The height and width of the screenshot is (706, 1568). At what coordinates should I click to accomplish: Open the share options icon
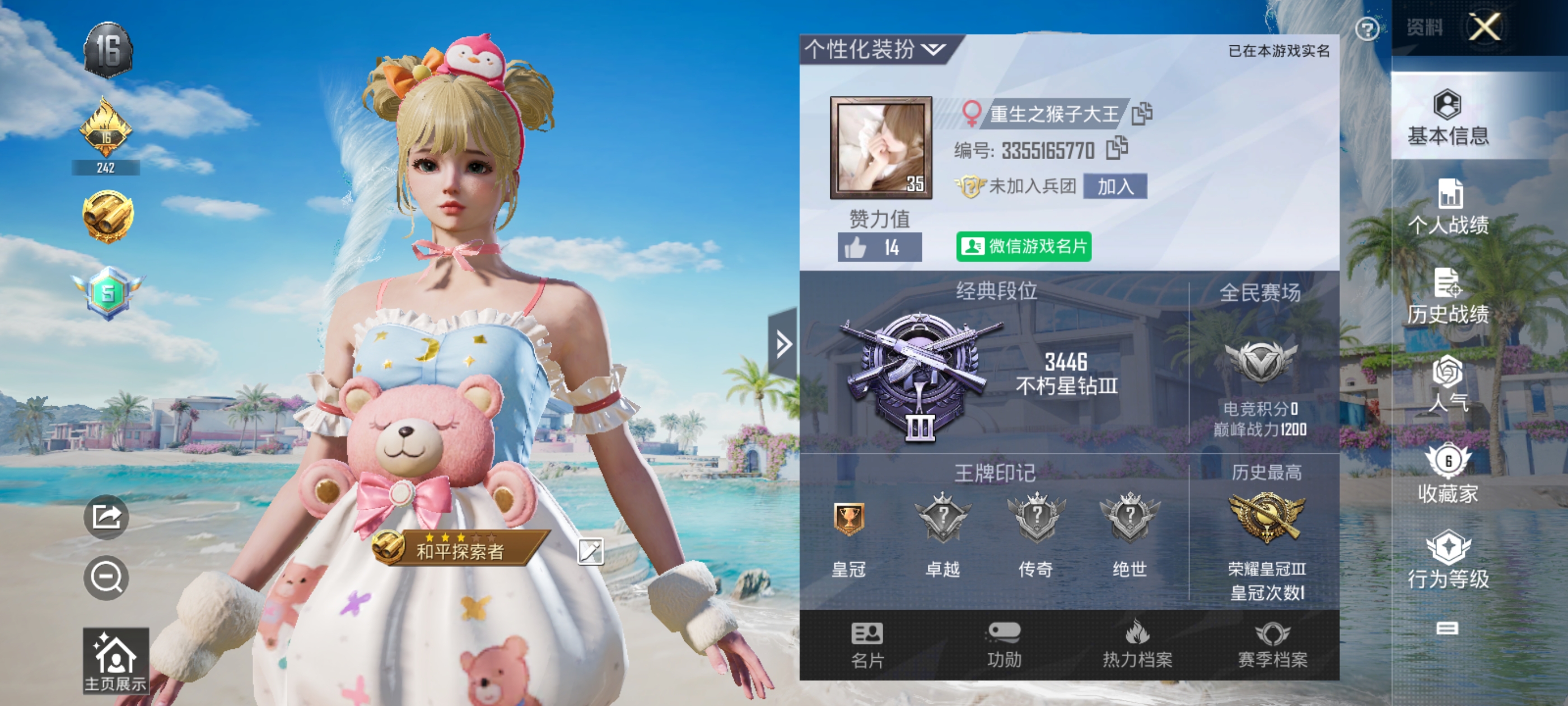[106, 517]
